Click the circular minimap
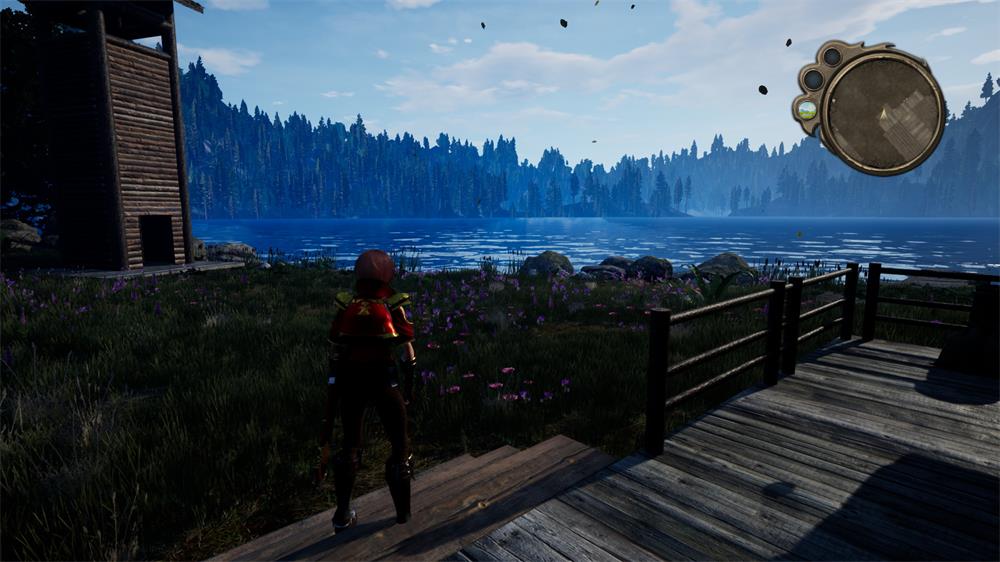 point(884,108)
